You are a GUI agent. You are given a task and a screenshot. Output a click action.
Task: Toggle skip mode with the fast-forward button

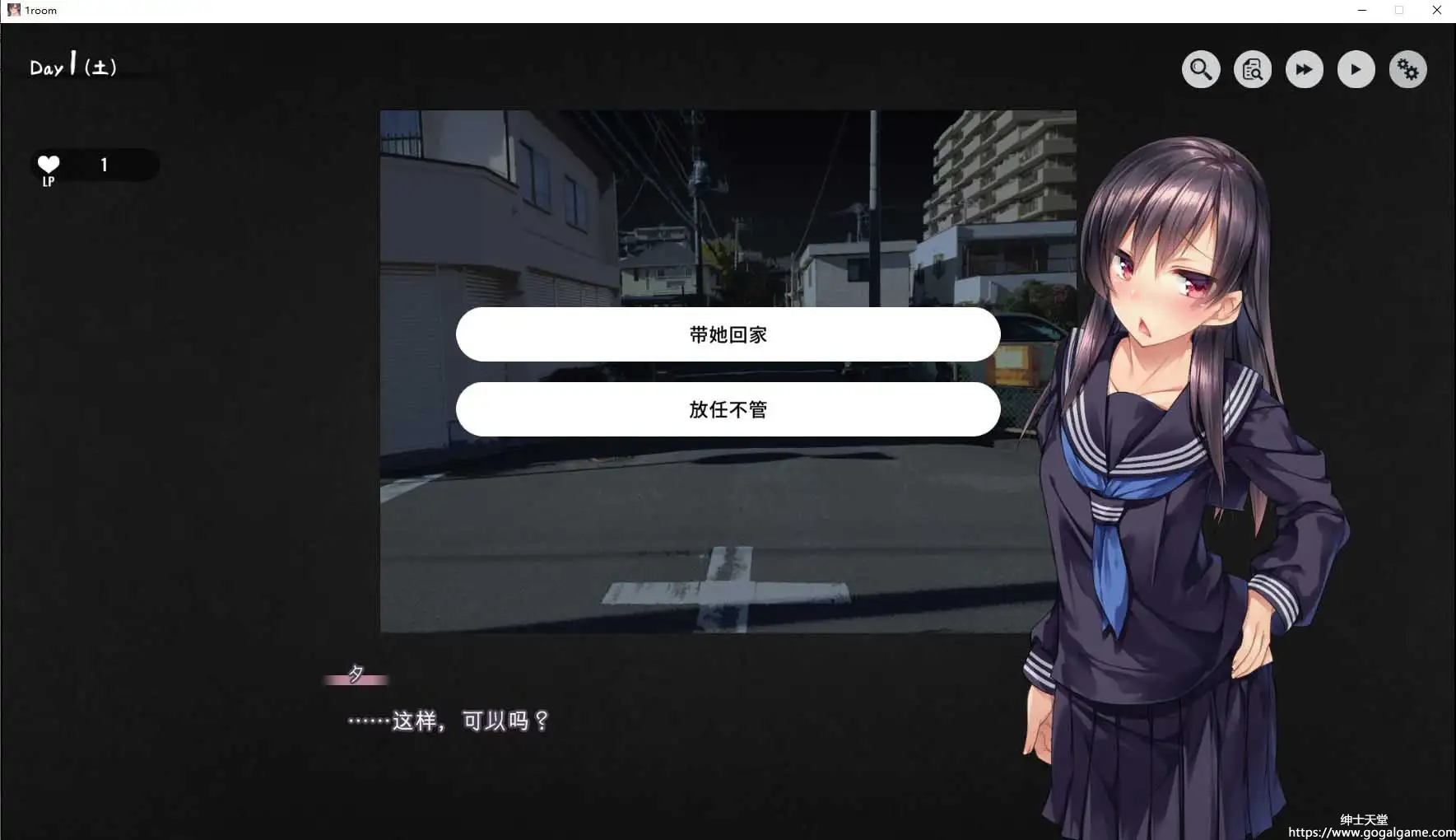click(1305, 69)
